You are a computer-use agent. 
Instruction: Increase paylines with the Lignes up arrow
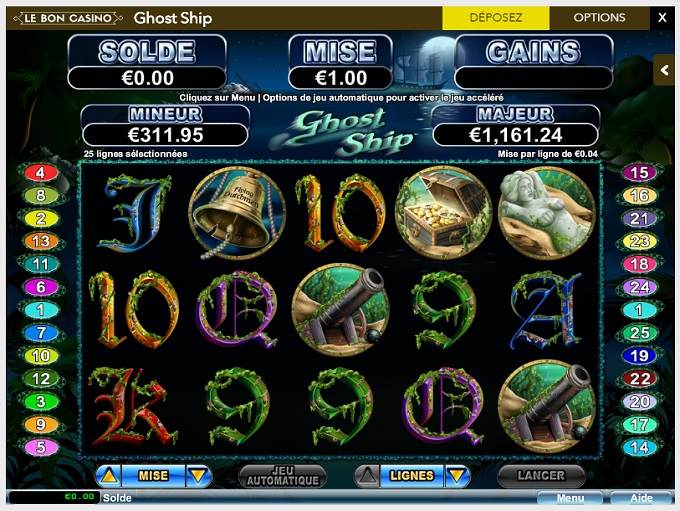point(368,476)
